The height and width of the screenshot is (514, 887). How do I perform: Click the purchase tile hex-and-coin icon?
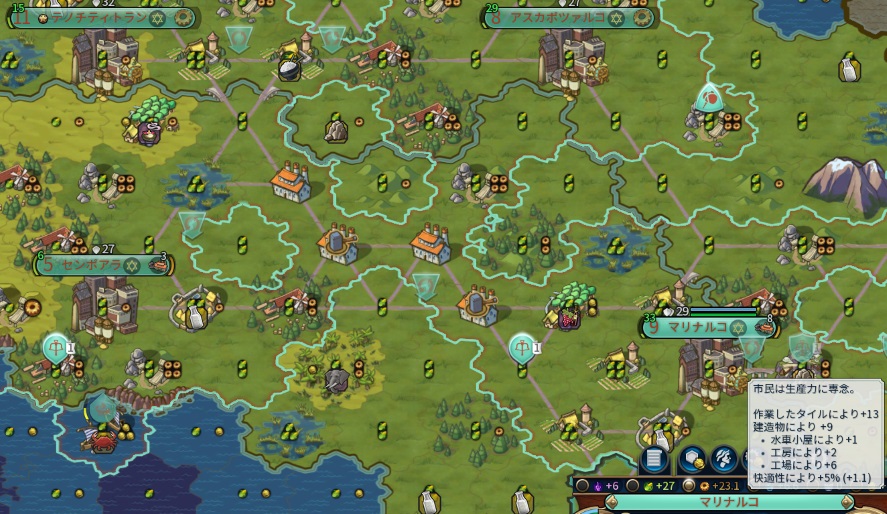coord(692,459)
